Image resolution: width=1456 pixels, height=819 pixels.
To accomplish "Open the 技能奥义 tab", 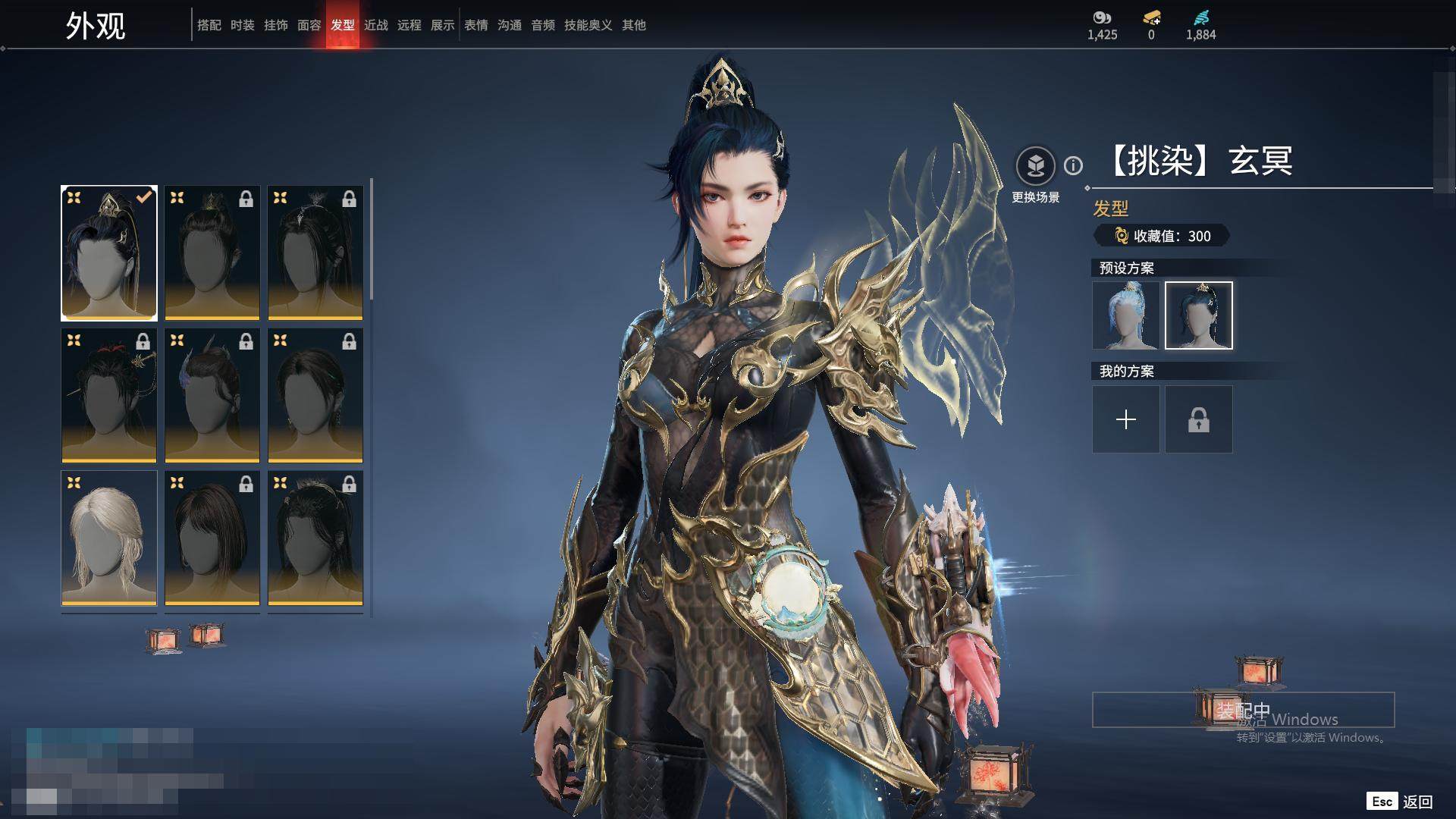I will 588,25.
